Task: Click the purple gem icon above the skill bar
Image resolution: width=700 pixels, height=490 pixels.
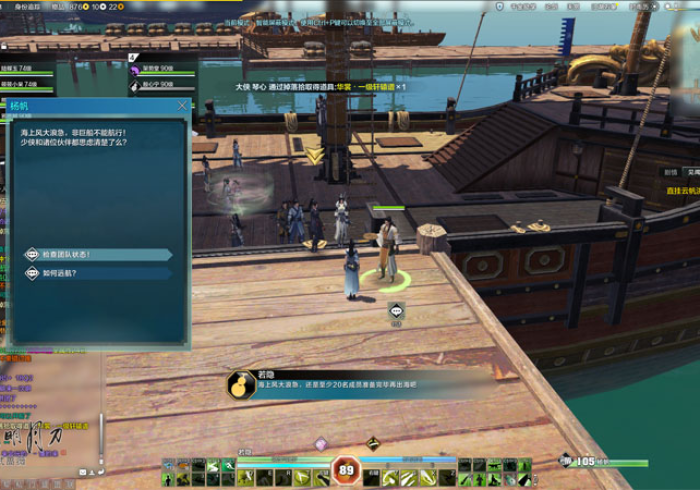Action: pyautogui.click(x=321, y=444)
